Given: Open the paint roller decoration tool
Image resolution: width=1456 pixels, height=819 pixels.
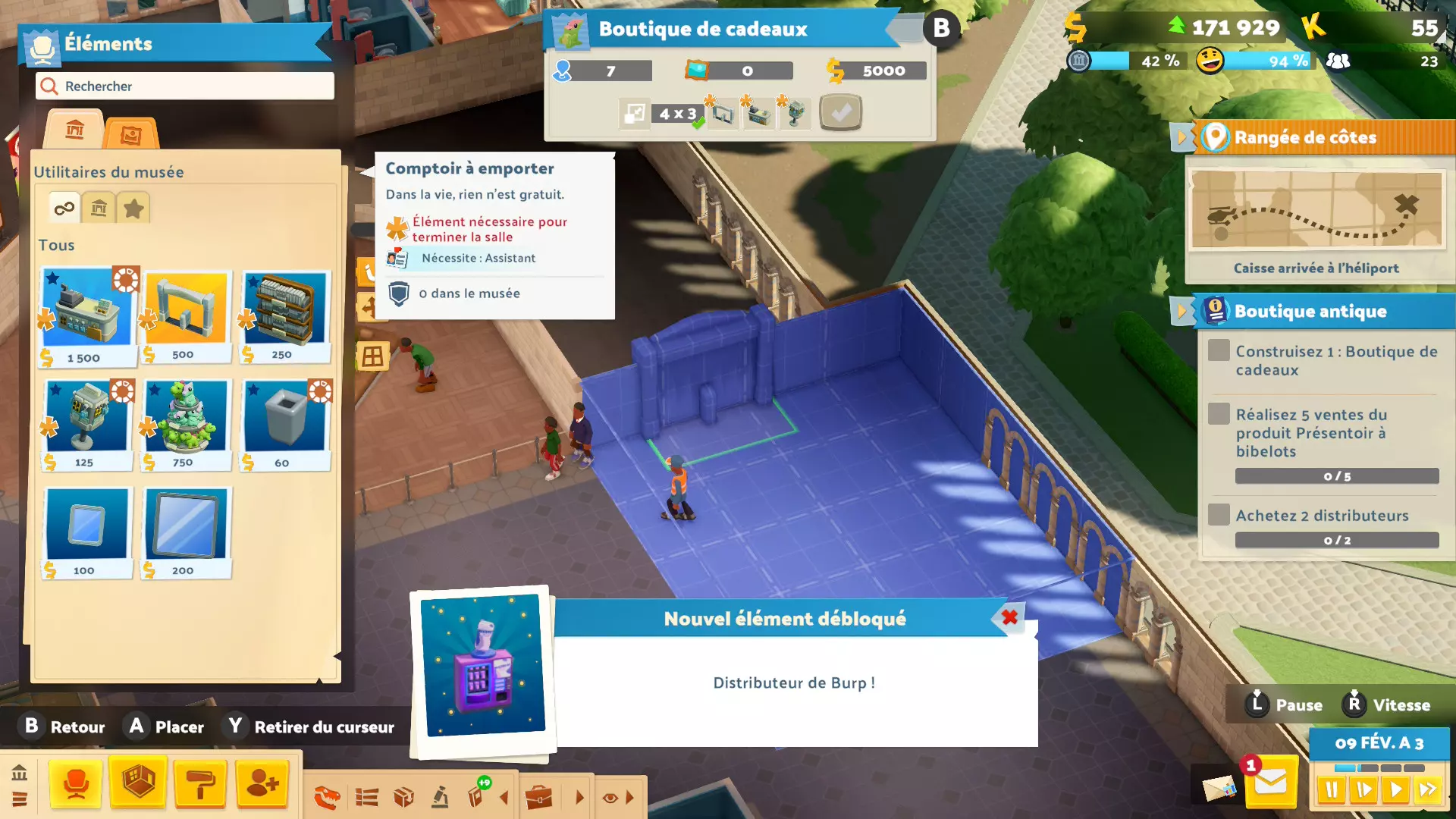Looking at the screenshot, I should [200, 783].
